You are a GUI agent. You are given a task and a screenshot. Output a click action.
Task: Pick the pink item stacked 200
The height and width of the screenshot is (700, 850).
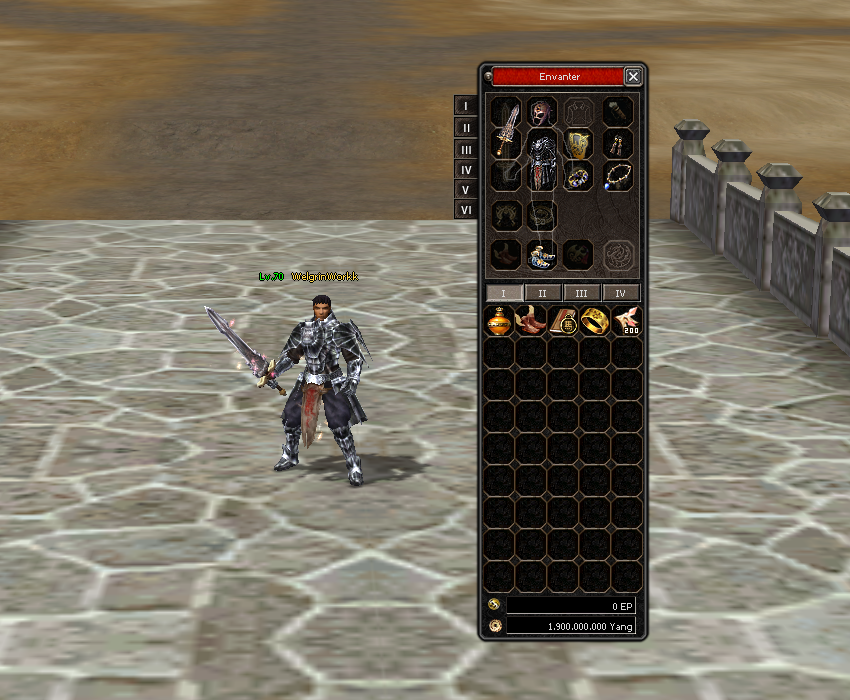(627, 321)
